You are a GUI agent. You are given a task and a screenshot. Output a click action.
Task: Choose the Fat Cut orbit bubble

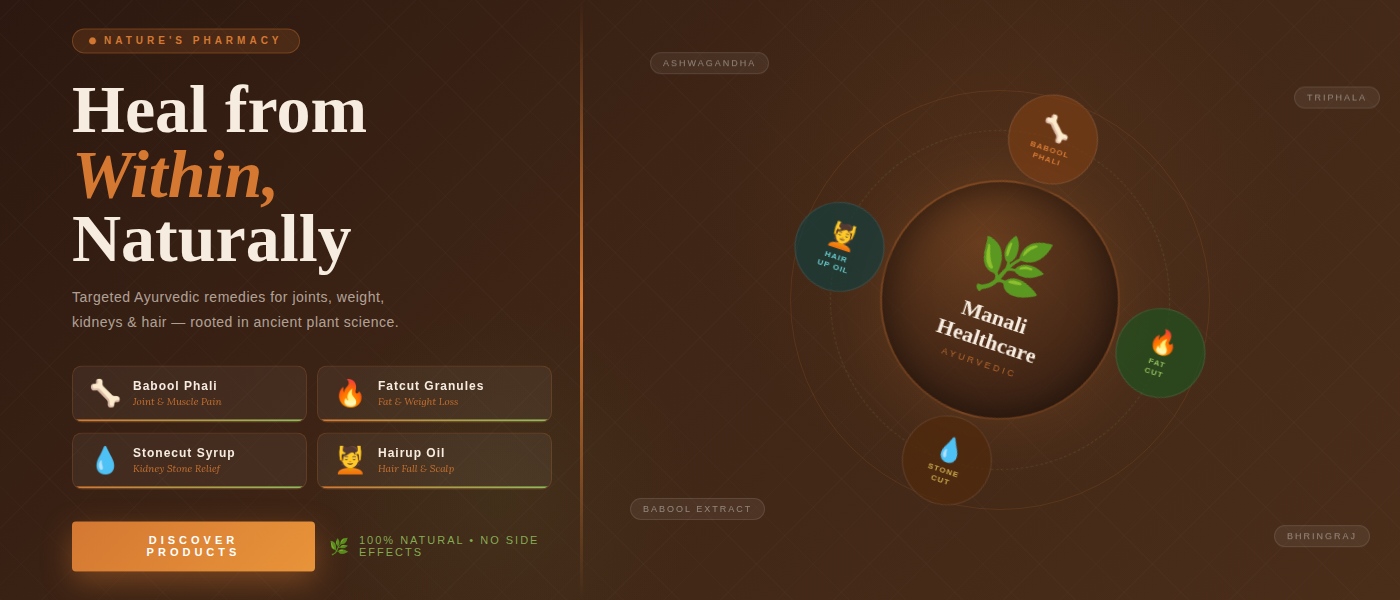click(x=1160, y=353)
